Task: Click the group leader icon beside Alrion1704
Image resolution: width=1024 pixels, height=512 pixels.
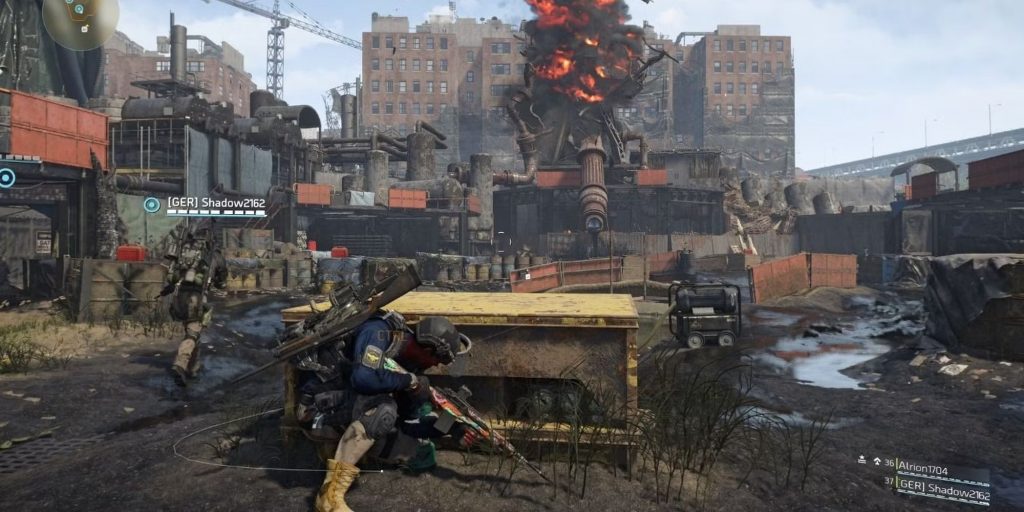Action: click(862, 462)
